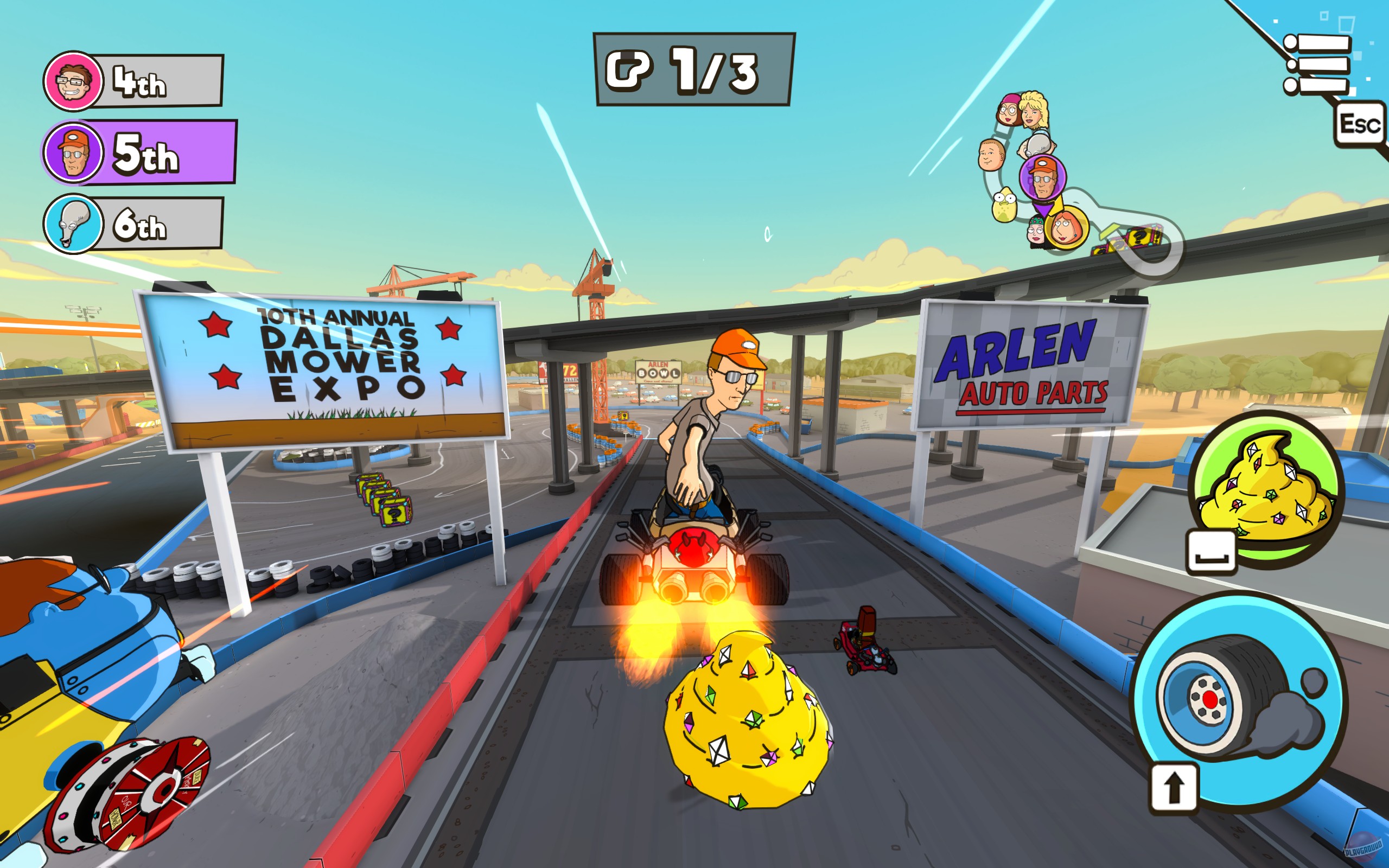The image size is (1389, 868).
Task: Click Meg's portrait on the minimap
Action: (x=1009, y=110)
